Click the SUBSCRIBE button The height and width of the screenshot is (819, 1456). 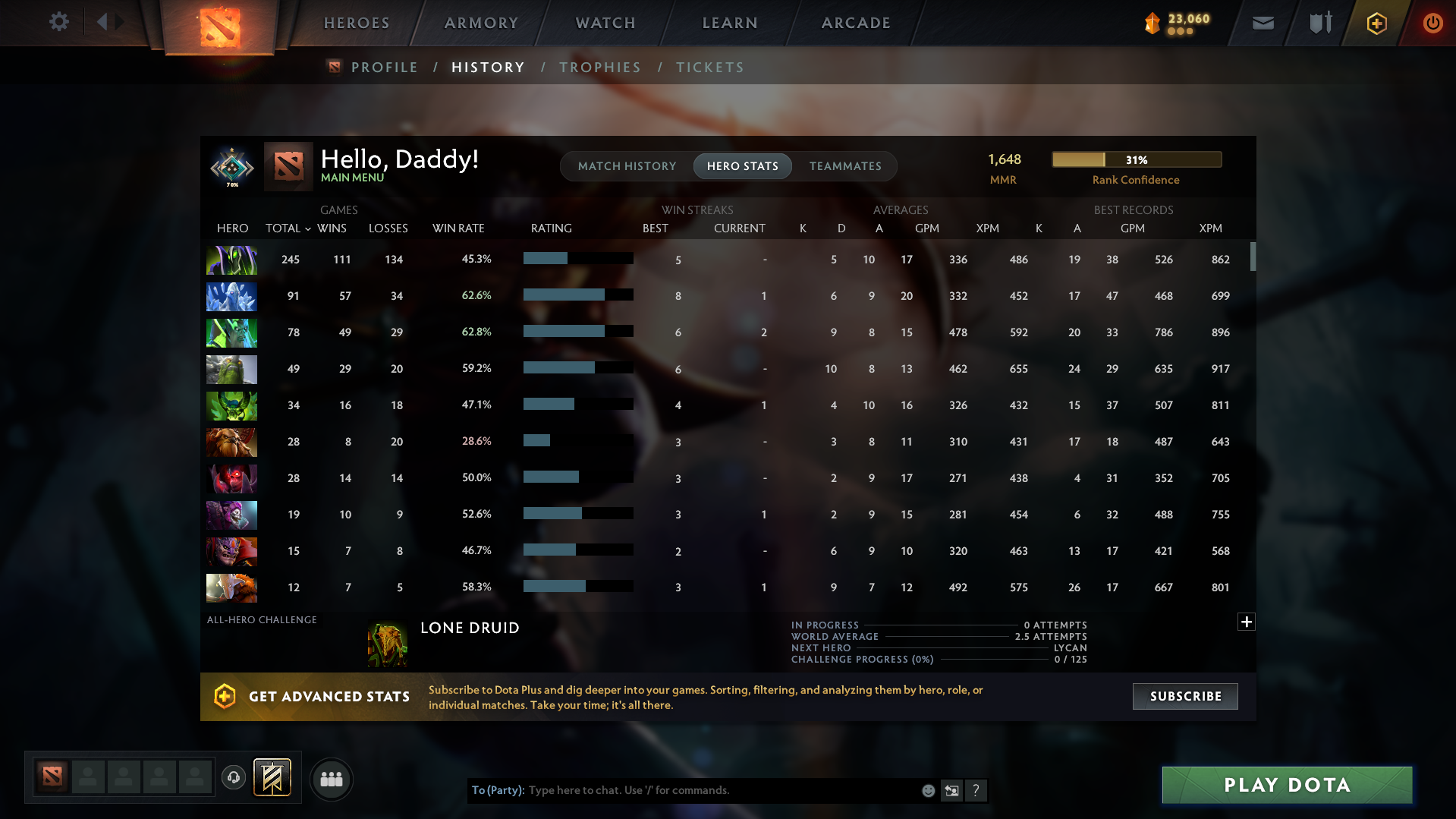[x=1184, y=696]
